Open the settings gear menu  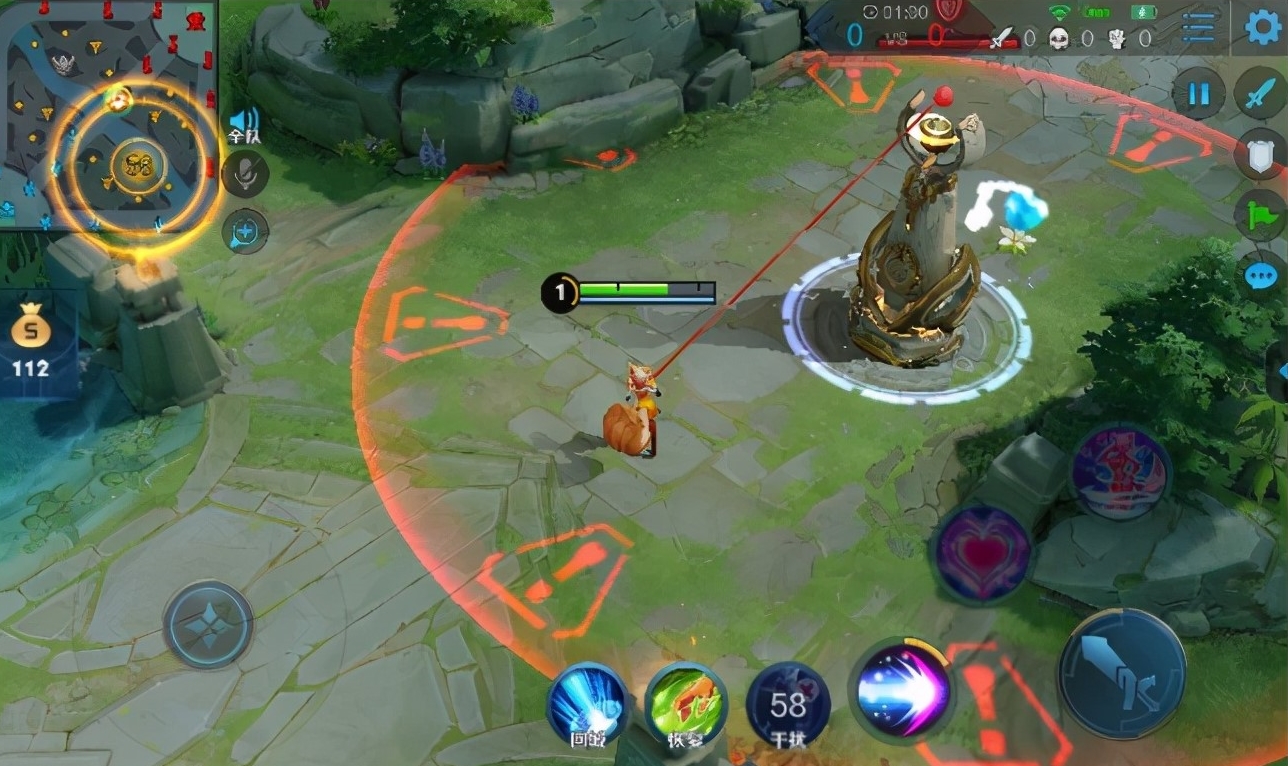pyautogui.click(x=1264, y=28)
